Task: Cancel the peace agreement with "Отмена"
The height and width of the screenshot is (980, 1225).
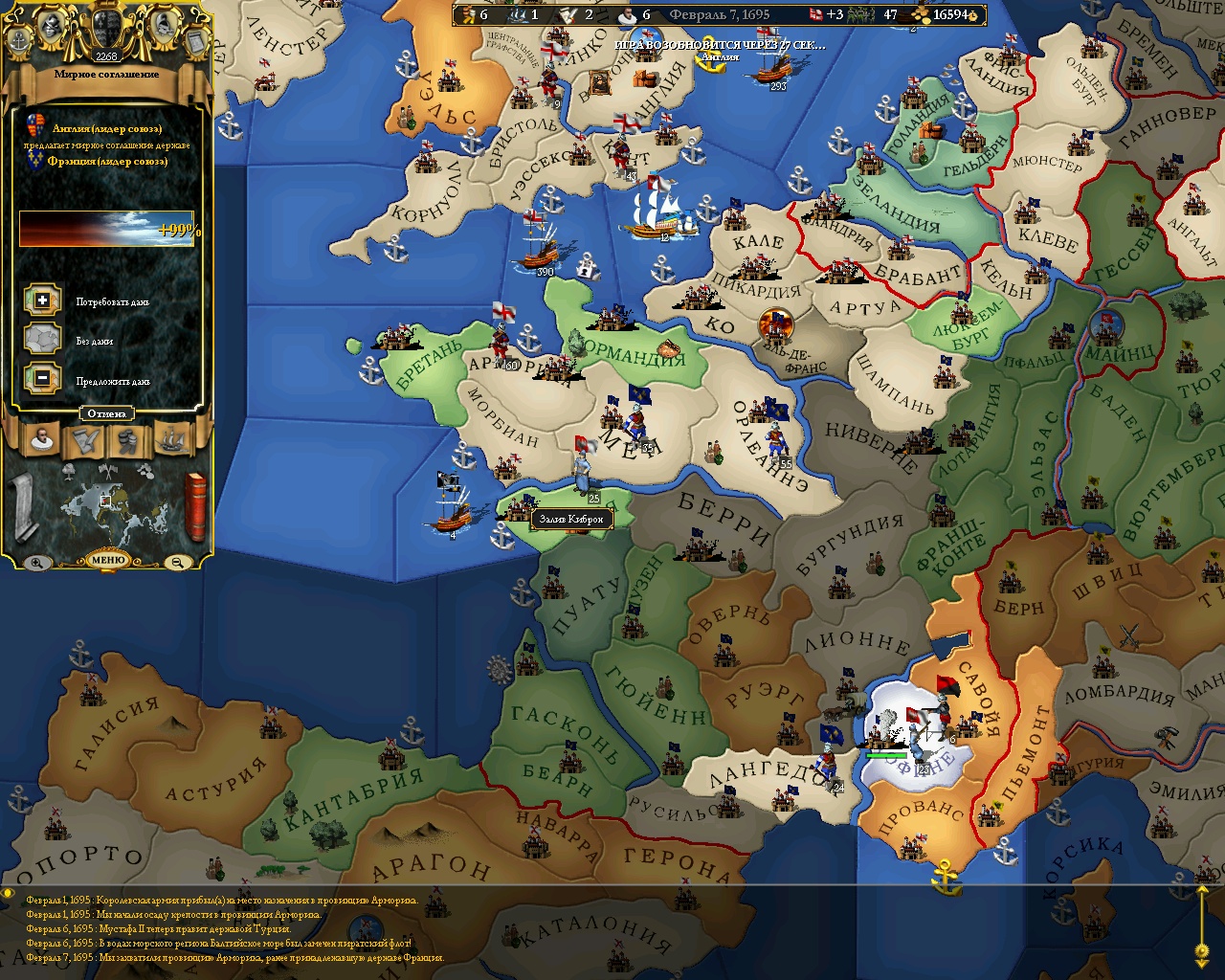Action: 106,413
